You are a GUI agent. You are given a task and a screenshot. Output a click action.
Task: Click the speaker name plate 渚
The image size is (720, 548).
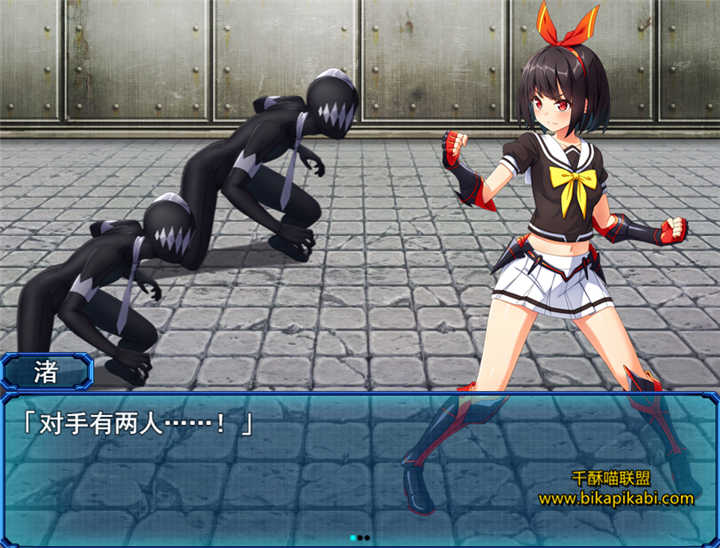click(x=46, y=372)
